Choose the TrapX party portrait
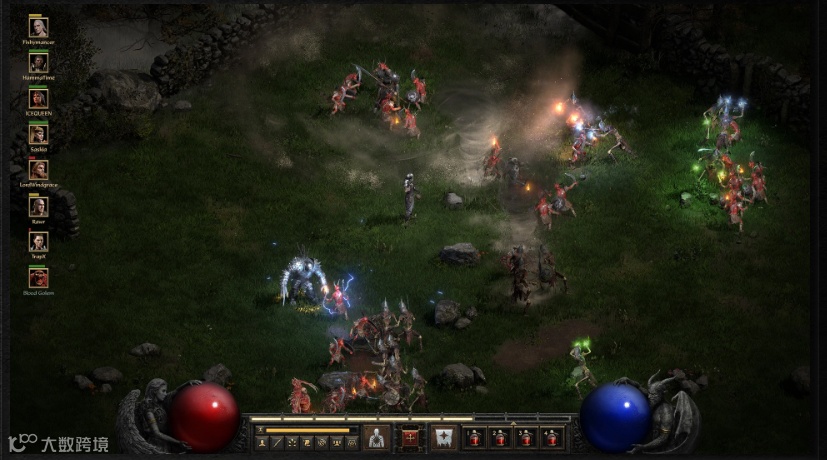Screen dimensions: 827x460 tap(38, 241)
